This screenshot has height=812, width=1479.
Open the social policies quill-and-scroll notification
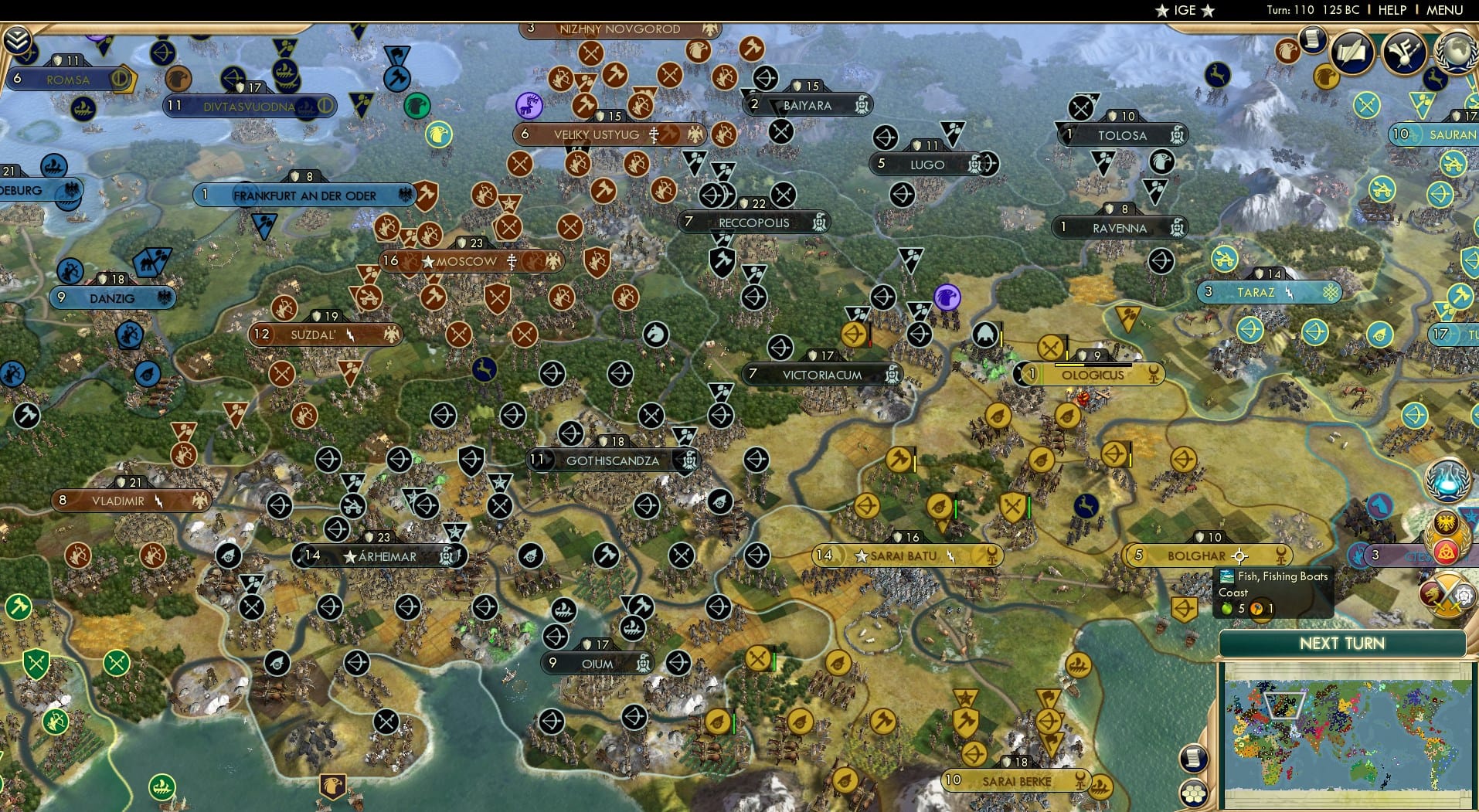coord(1351,51)
